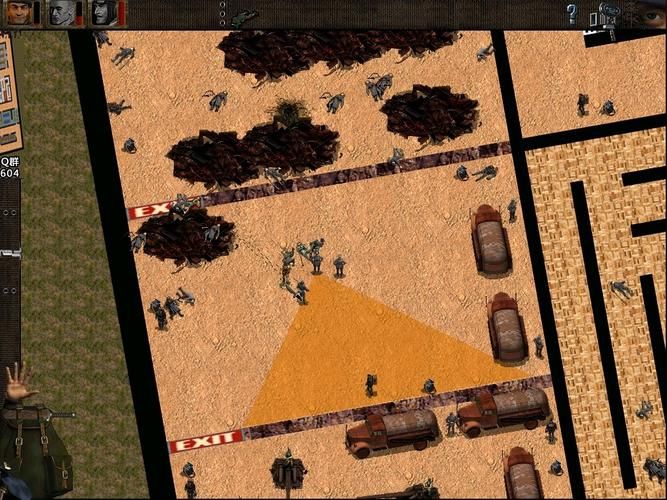Select the knife weapon by the backpack
Viewport: 667px width, 500px height.
coord(60,414)
